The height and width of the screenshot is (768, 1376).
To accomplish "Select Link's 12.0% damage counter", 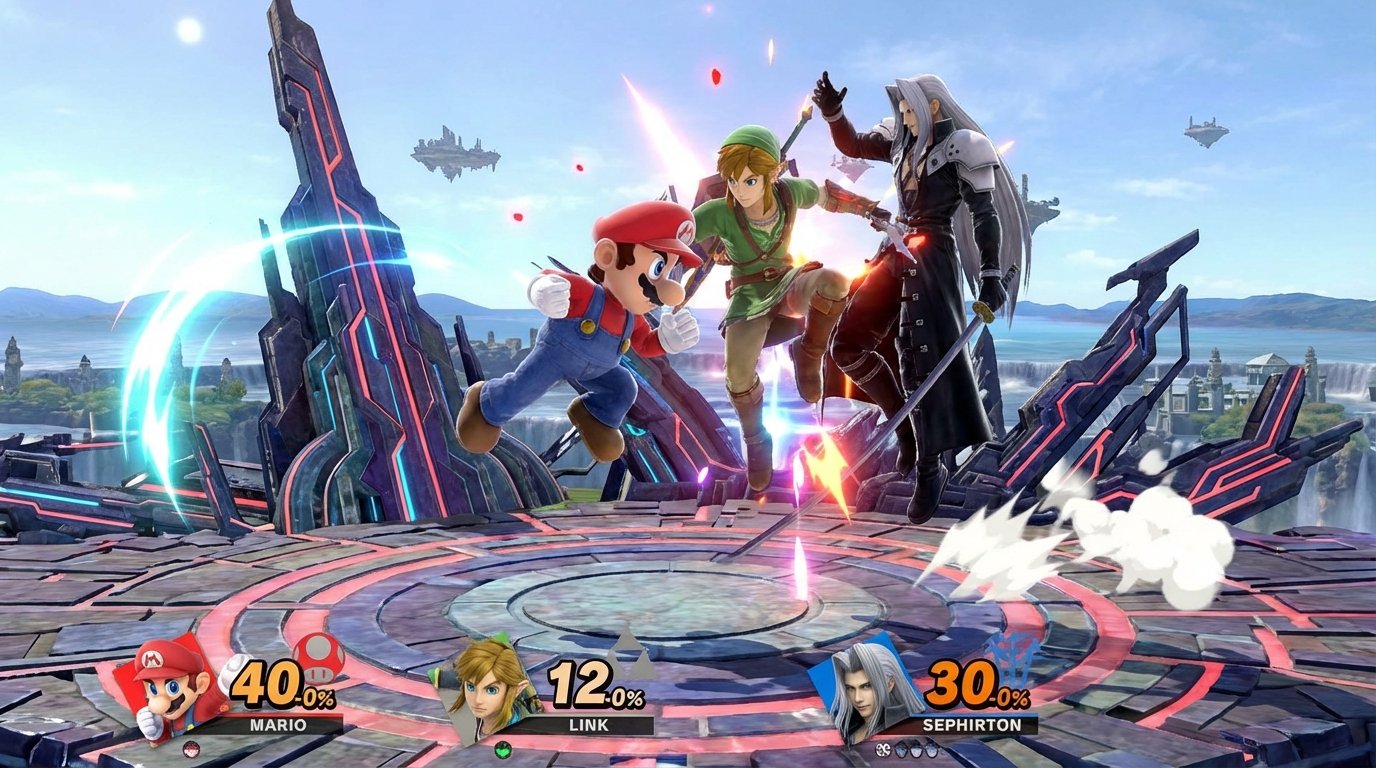I will 580,681.
